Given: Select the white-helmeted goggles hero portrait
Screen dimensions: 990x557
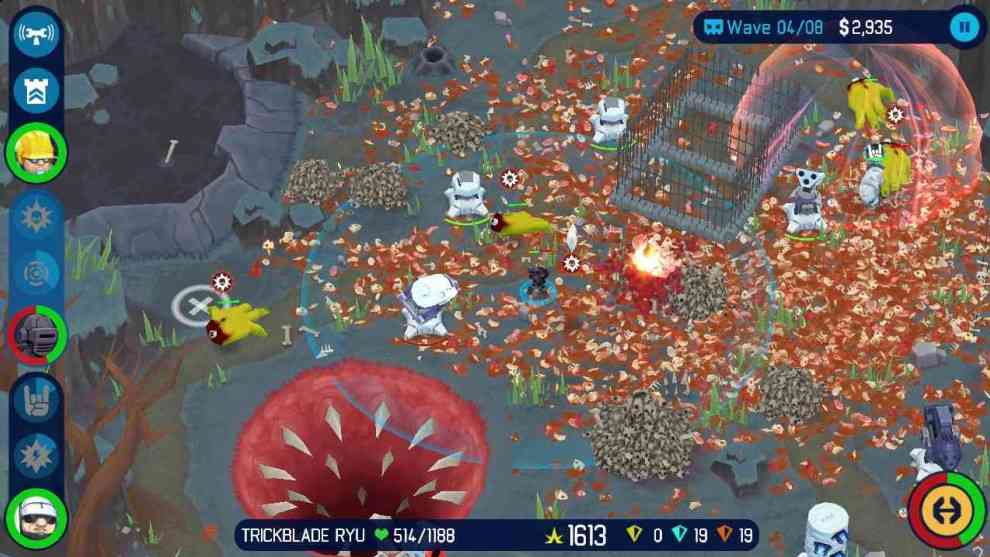Looking at the screenshot, I should pyautogui.click(x=36, y=516).
